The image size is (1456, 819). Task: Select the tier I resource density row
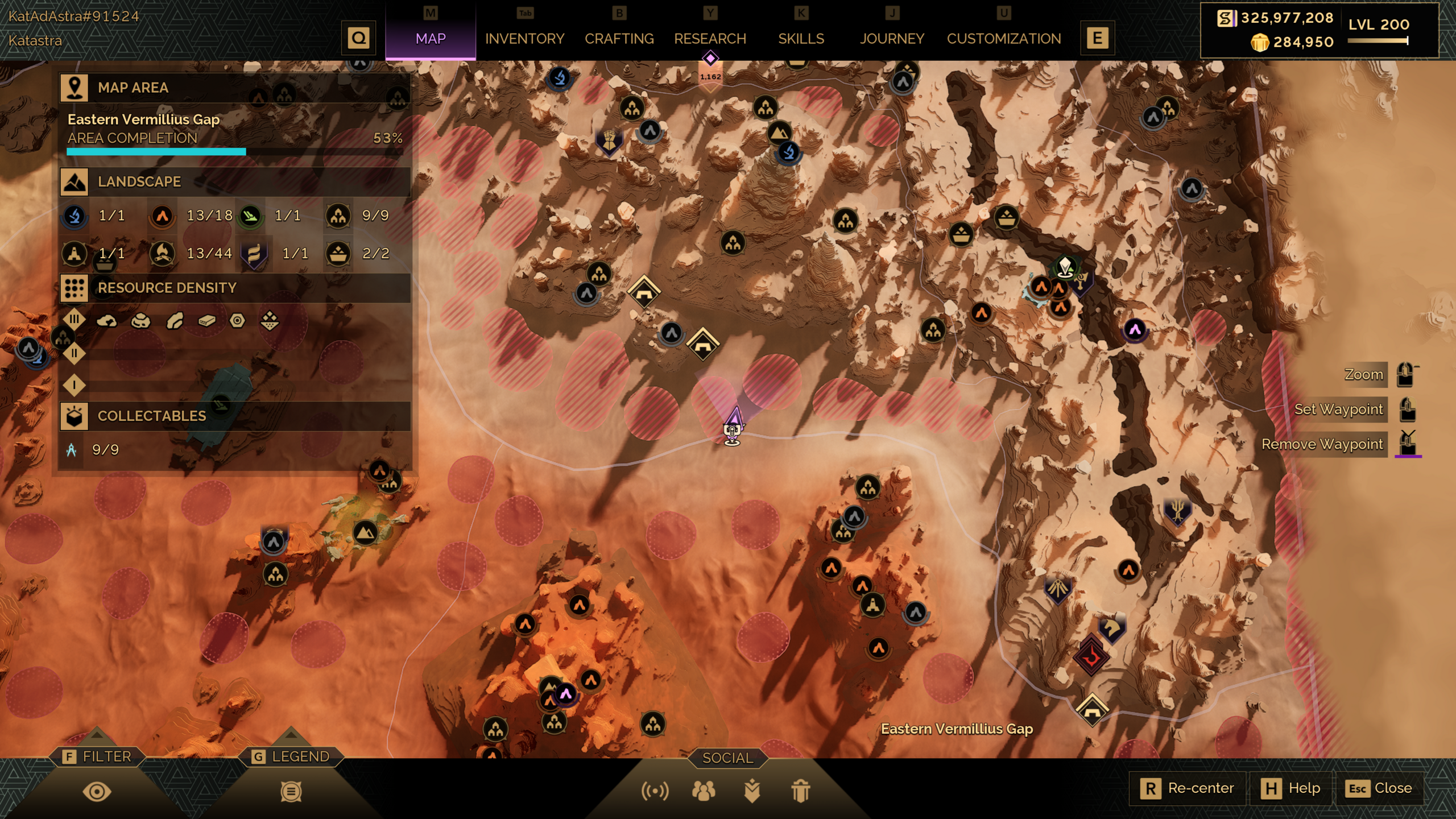pyautogui.click(x=74, y=386)
